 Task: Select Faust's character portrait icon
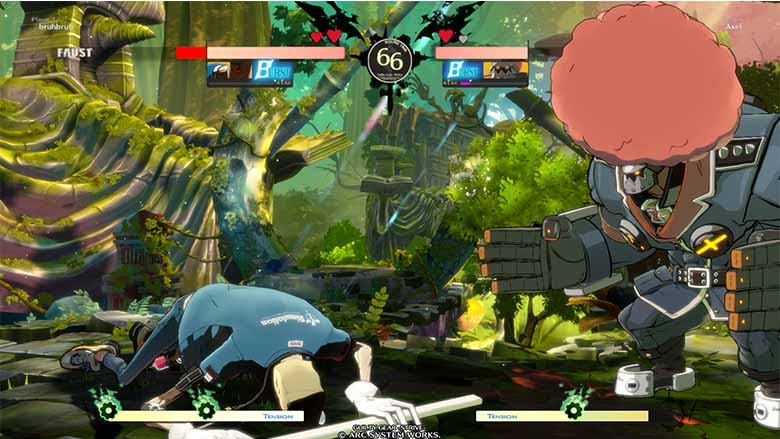219,70
